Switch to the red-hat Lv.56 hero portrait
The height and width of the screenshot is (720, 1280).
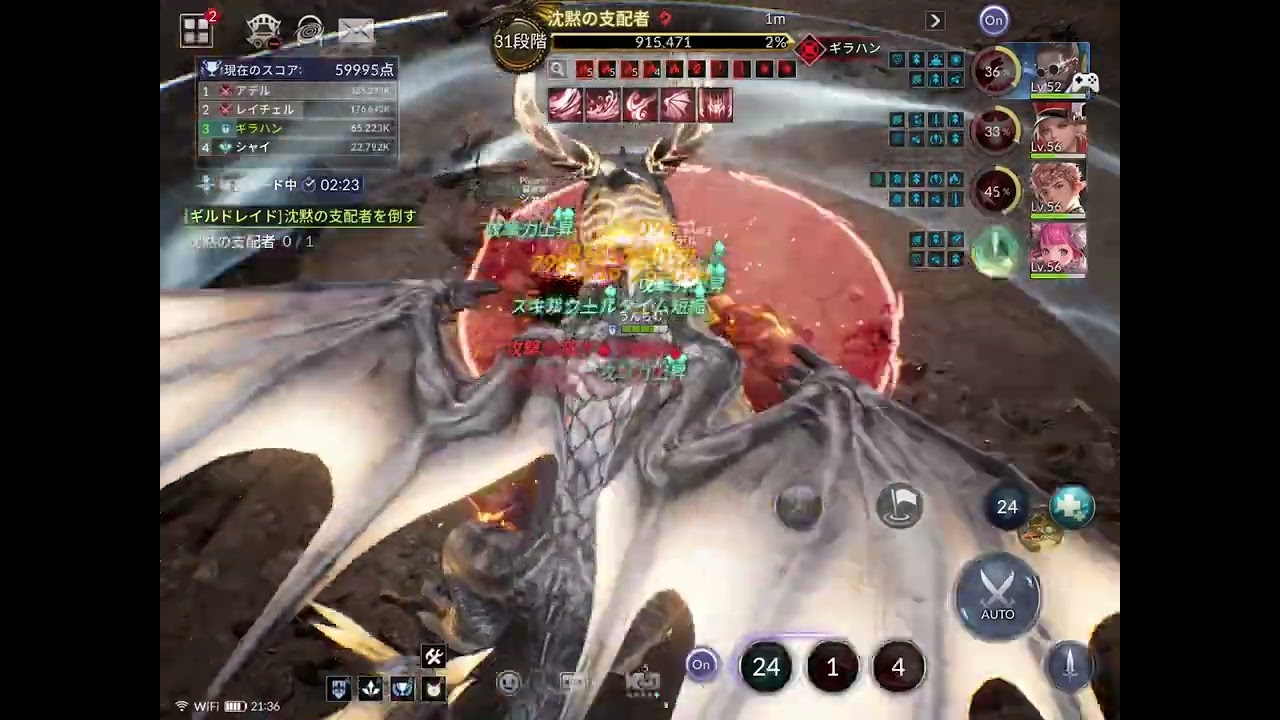pyautogui.click(x=1058, y=128)
